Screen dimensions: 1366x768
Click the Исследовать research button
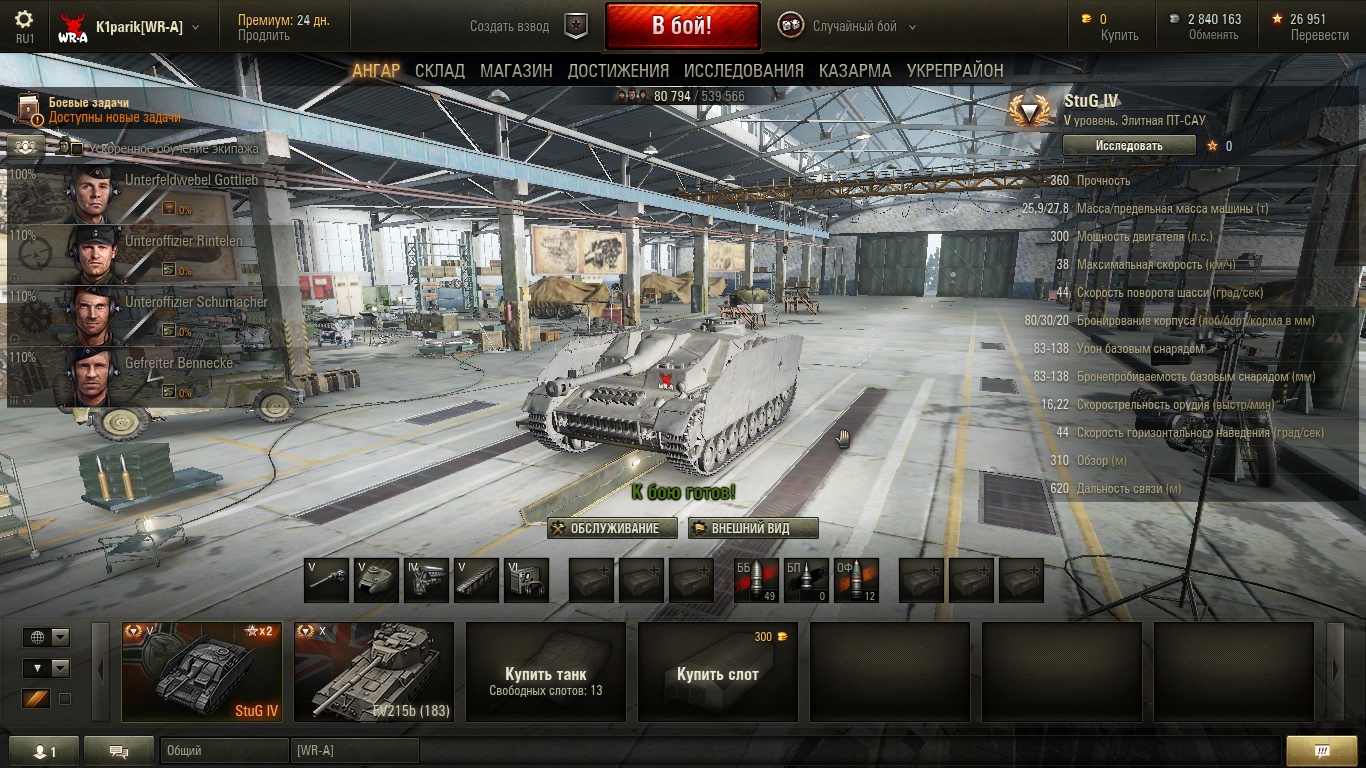tap(1129, 145)
